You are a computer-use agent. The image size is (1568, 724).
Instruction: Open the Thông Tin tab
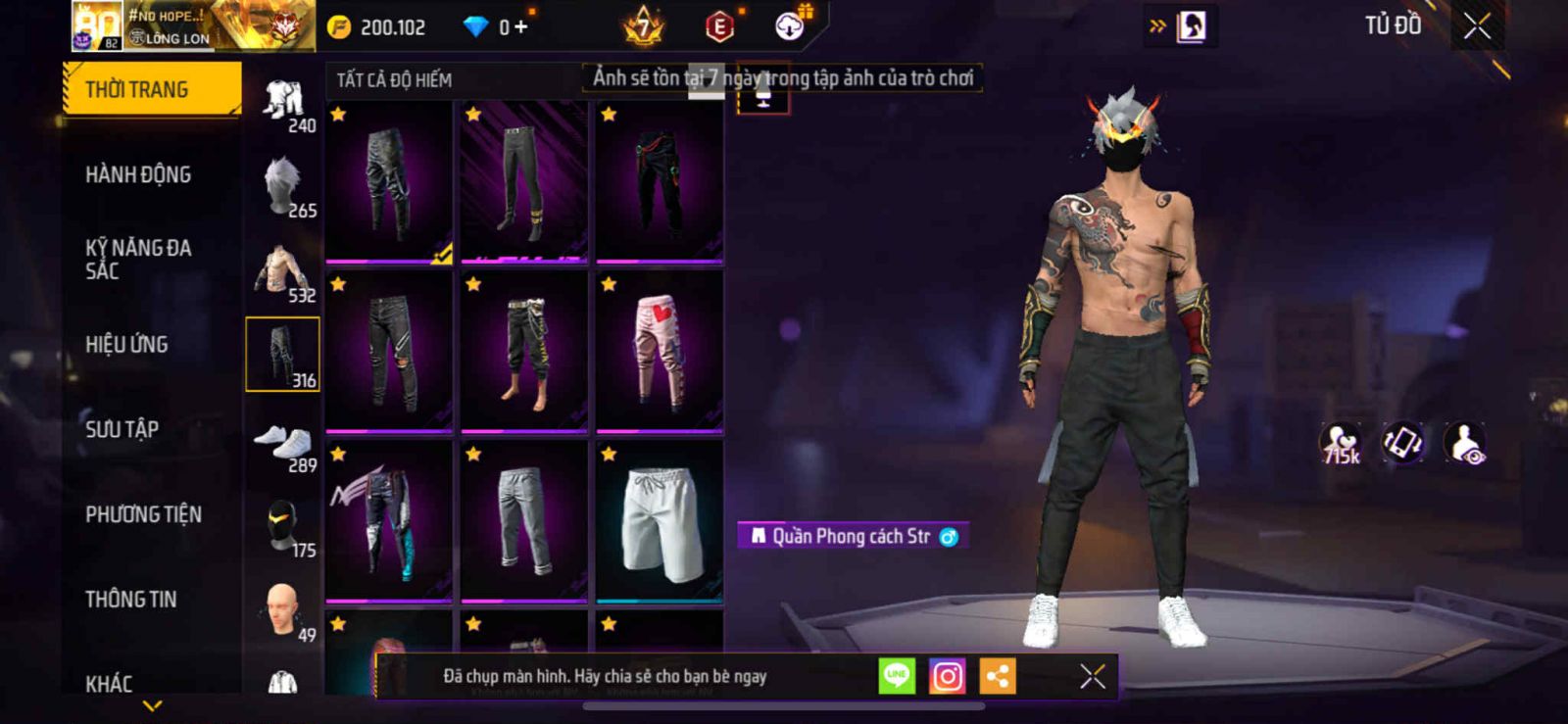pyautogui.click(x=130, y=599)
